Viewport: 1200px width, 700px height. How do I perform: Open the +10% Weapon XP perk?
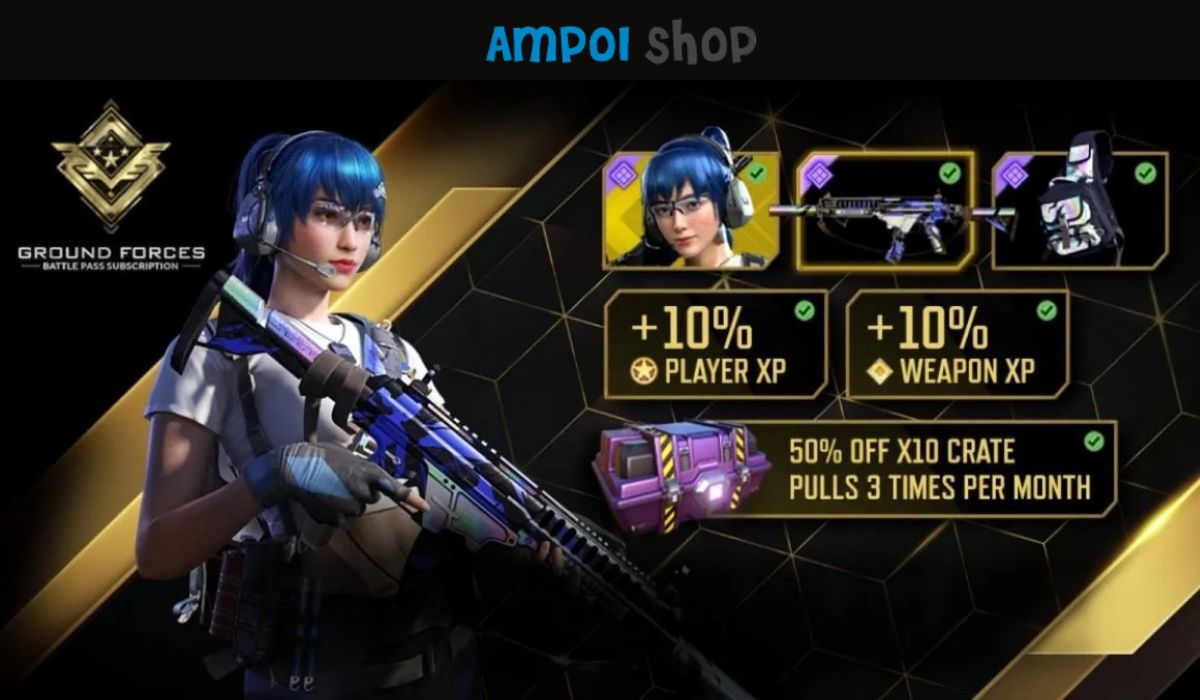click(957, 344)
